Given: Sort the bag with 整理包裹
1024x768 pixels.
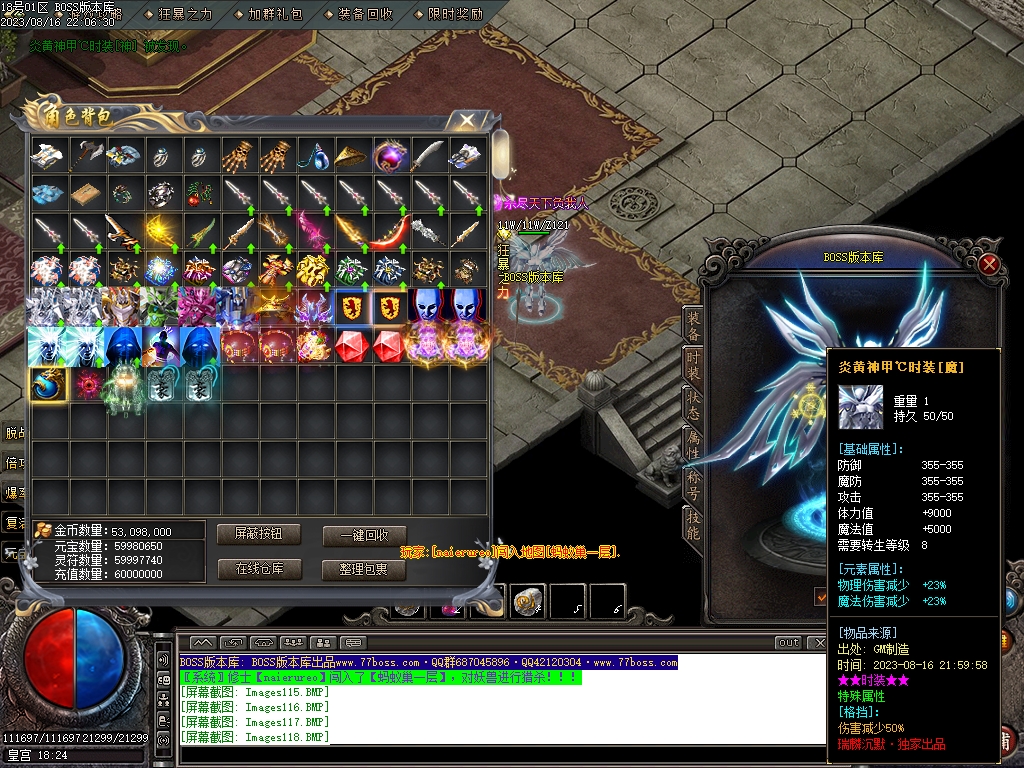Looking at the screenshot, I should (364, 570).
